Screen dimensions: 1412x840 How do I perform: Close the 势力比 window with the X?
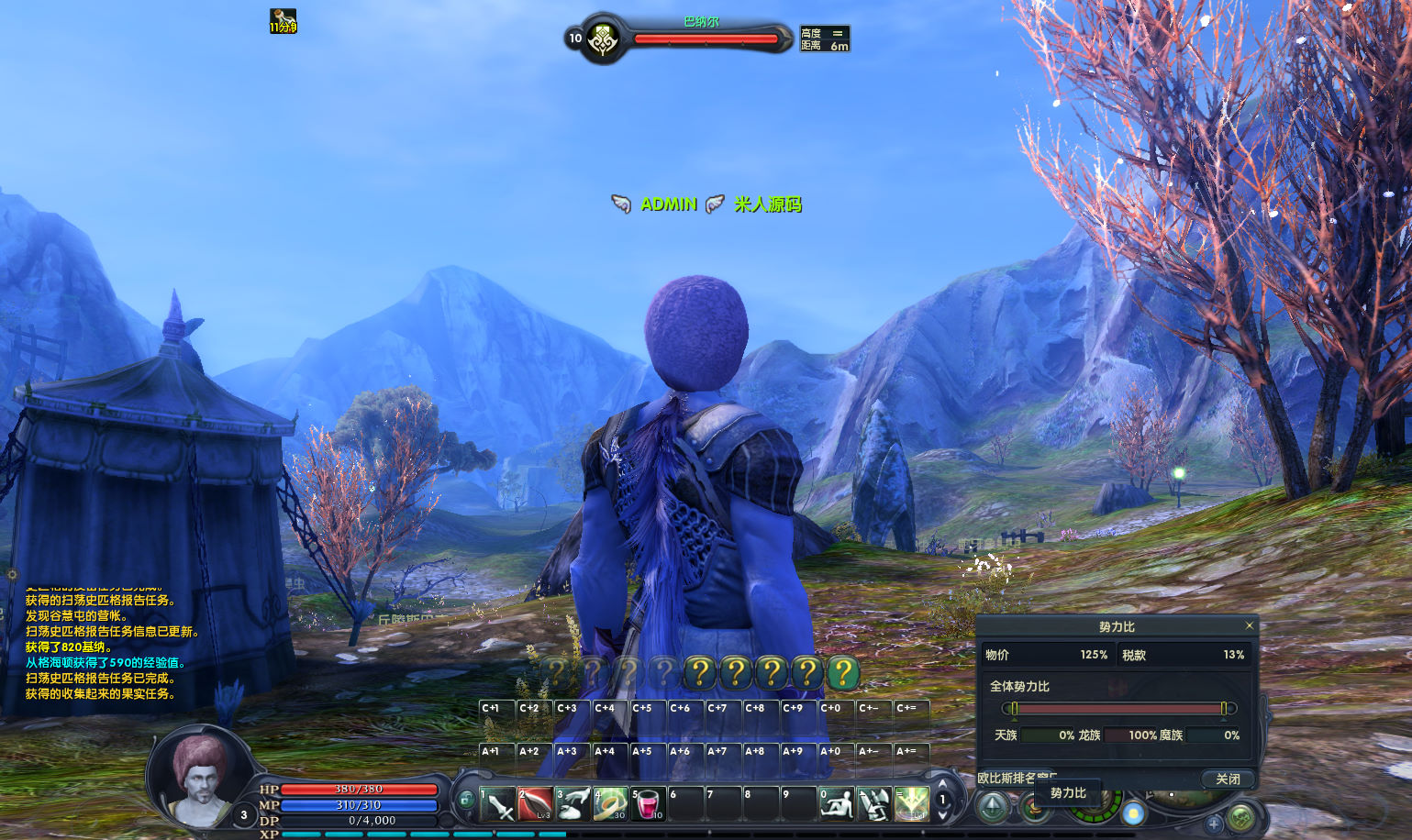[1249, 625]
